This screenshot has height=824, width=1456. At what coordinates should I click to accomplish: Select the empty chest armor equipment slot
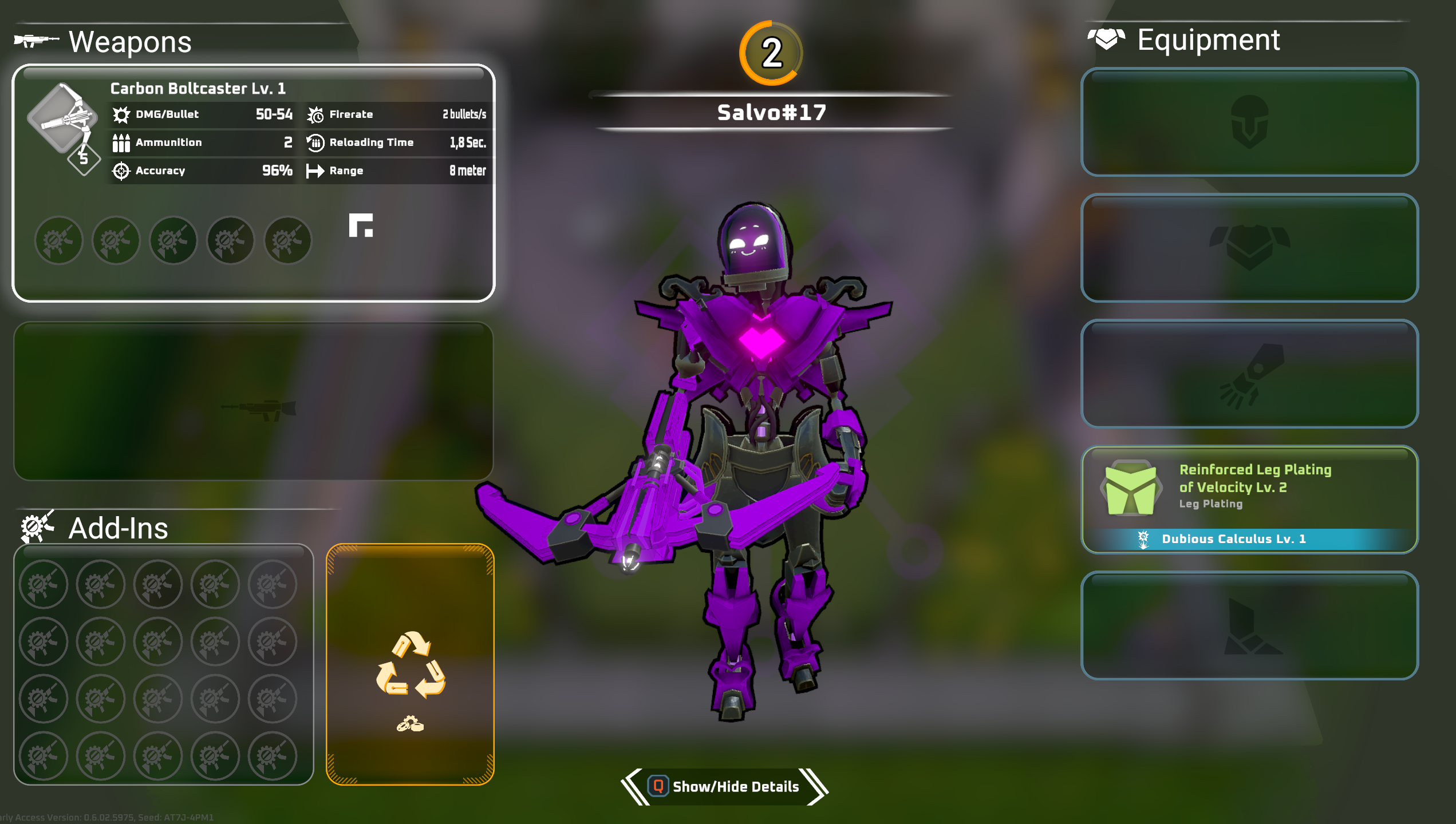click(x=1249, y=248)
